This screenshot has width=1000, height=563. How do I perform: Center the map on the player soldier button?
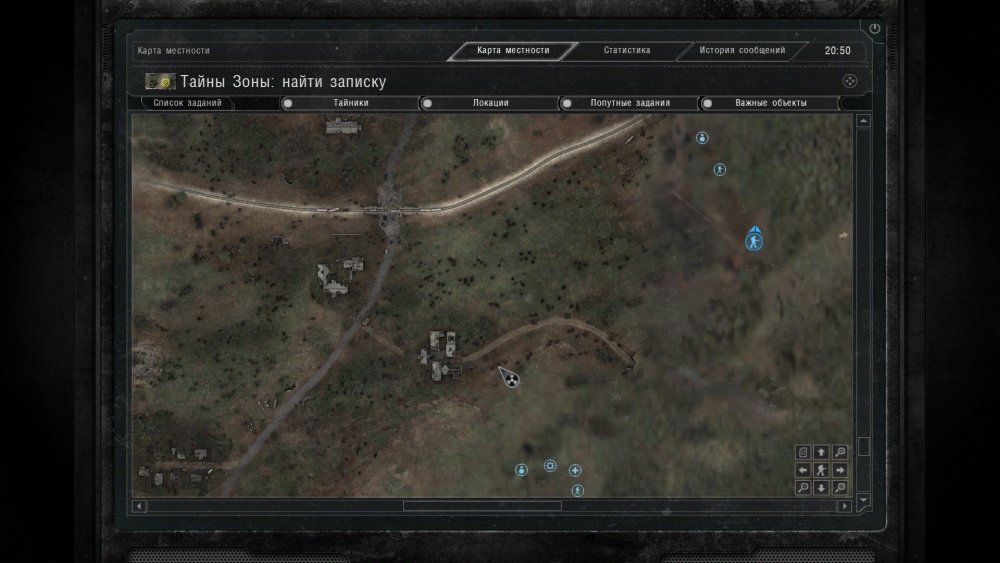click(821, 470)
